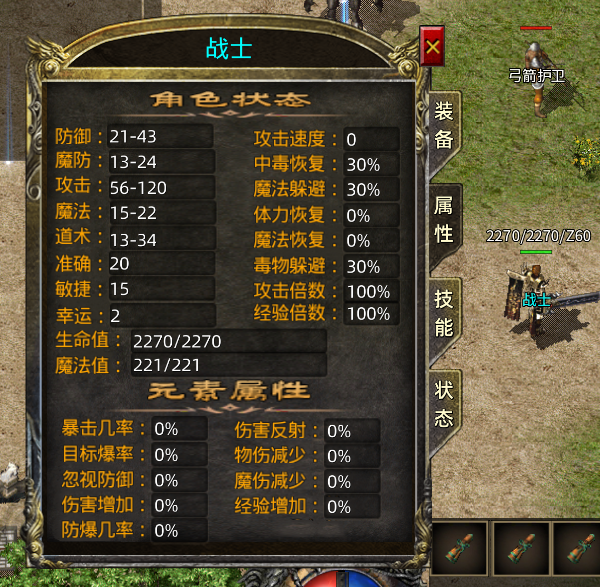Image resolution: width=600 pixels, height=587 pixels.
Task: Close the 战士 character panel
Action: click(x=432, y=47)
